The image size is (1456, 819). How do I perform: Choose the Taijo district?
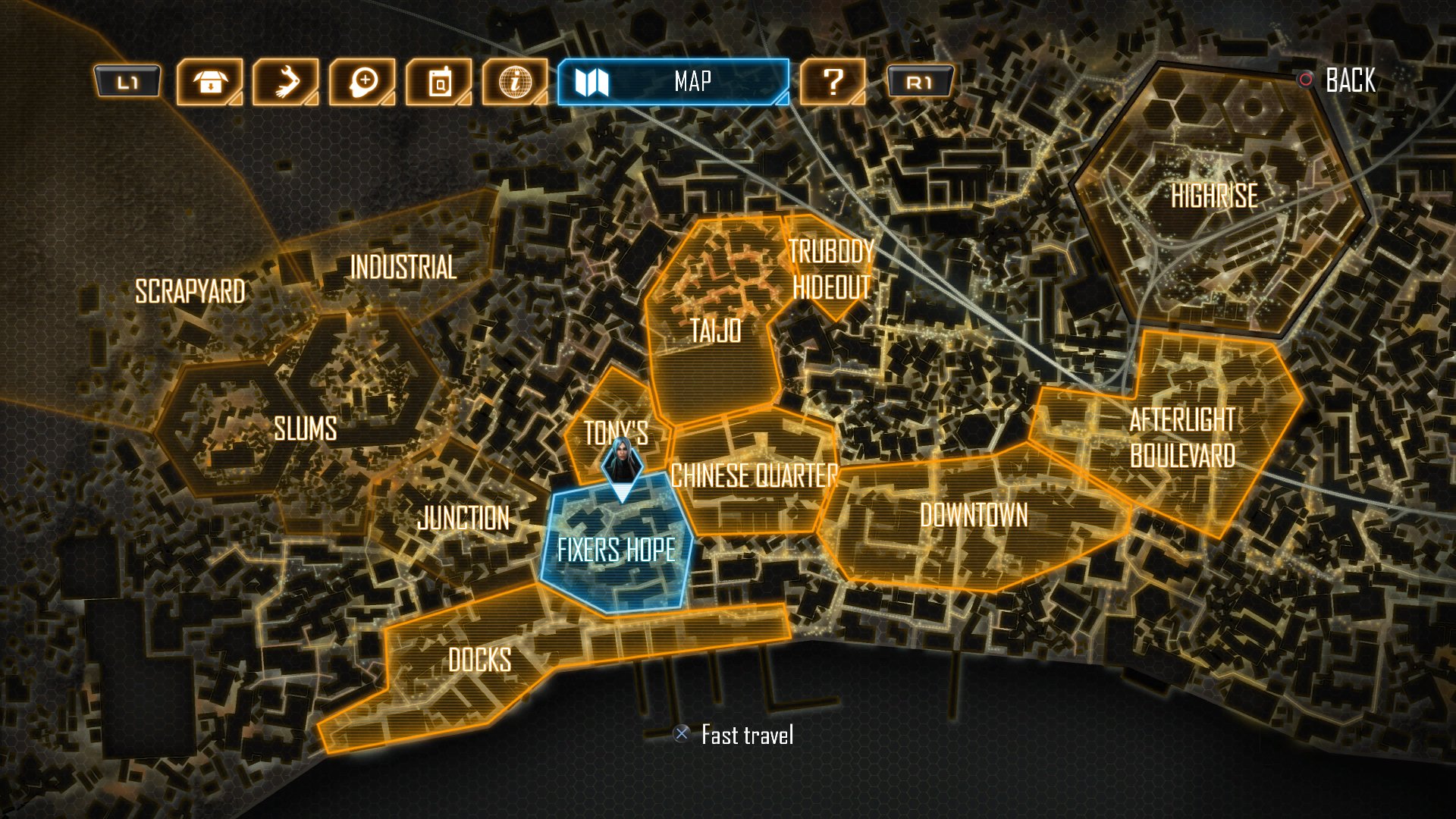[x=715, y=331]
